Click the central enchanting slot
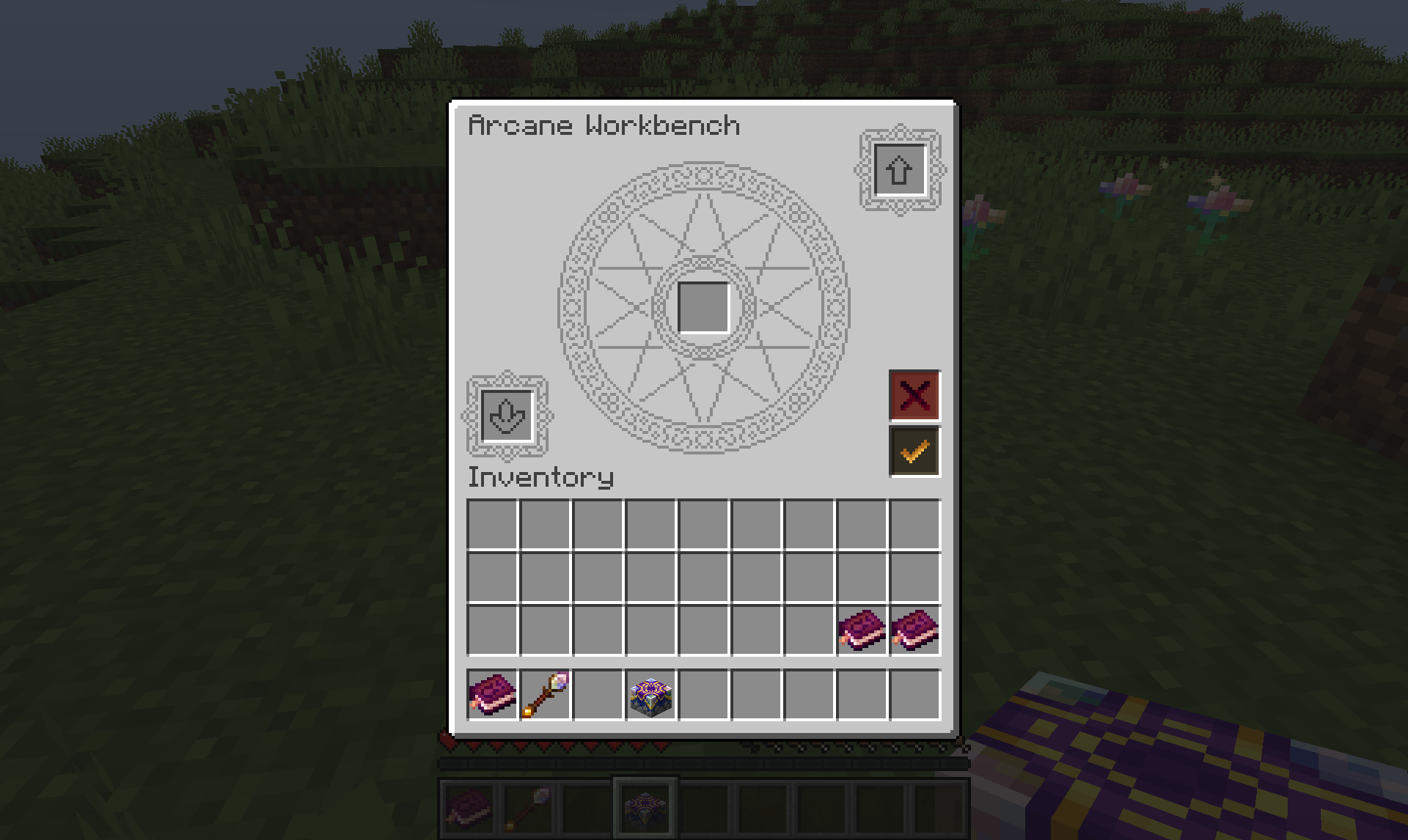Screen dimensions: 1408x840 coord(705,308)
